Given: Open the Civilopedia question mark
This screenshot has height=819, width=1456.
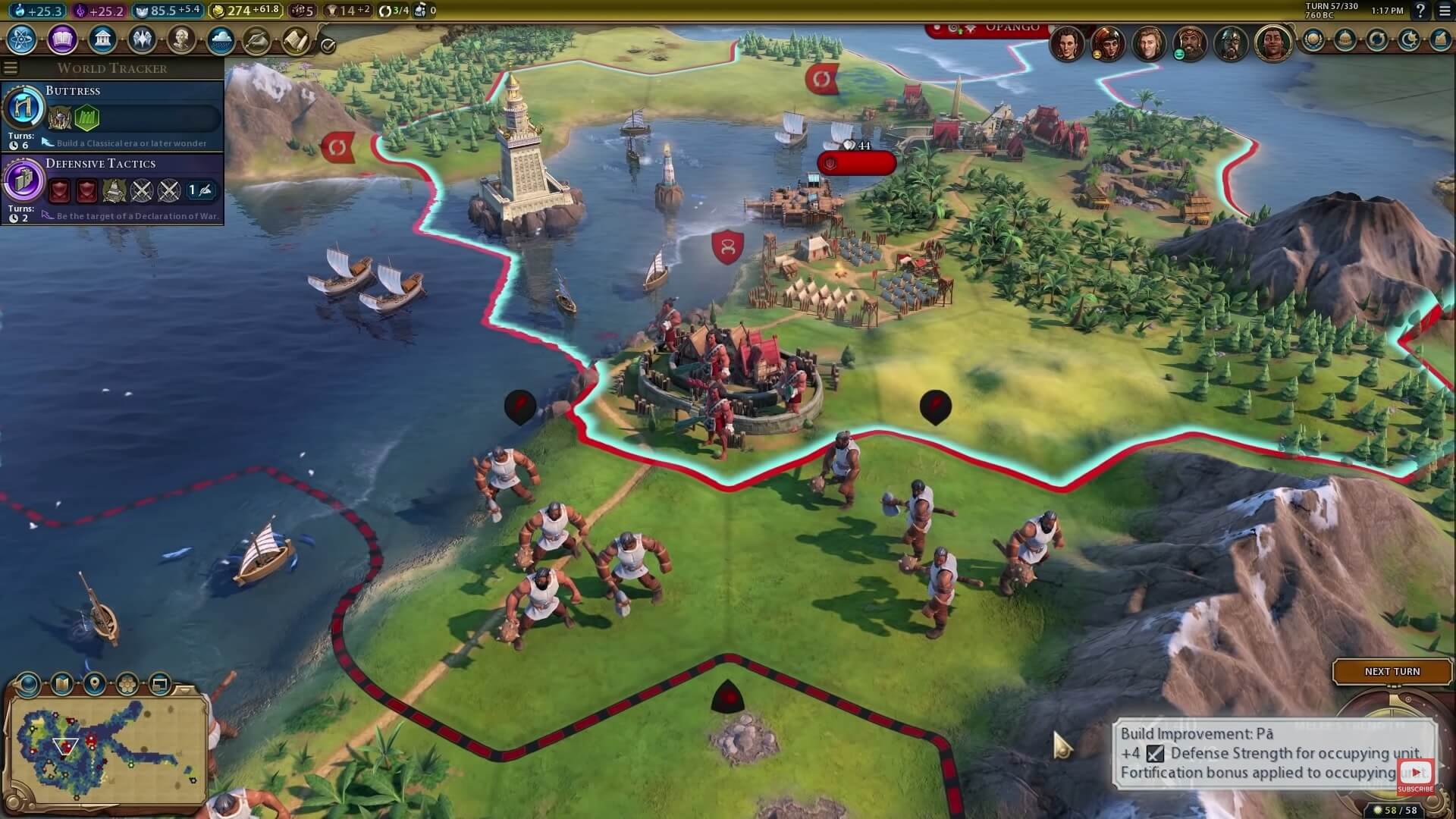Looking at the screenshot, I should (1420, 11).
